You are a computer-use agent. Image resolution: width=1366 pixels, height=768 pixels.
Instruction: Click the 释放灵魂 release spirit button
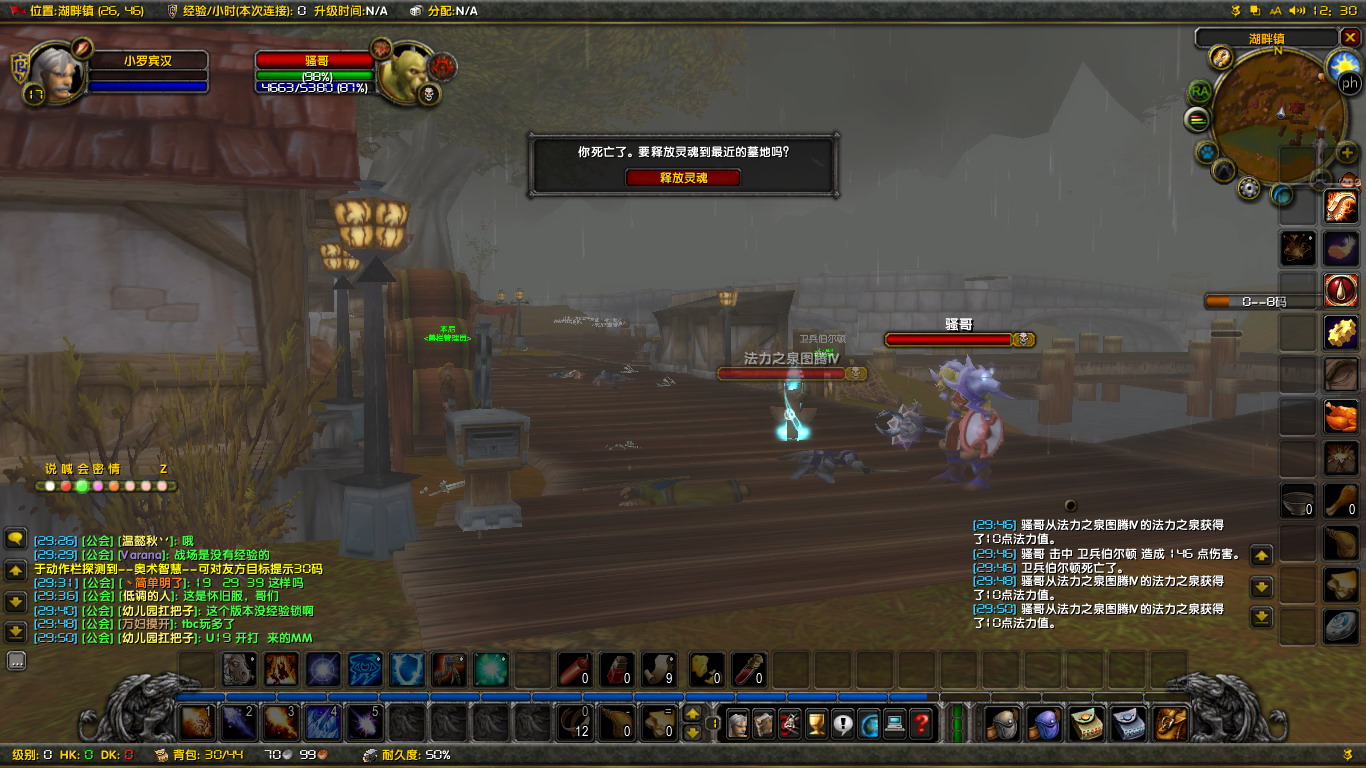coord(683,177)
